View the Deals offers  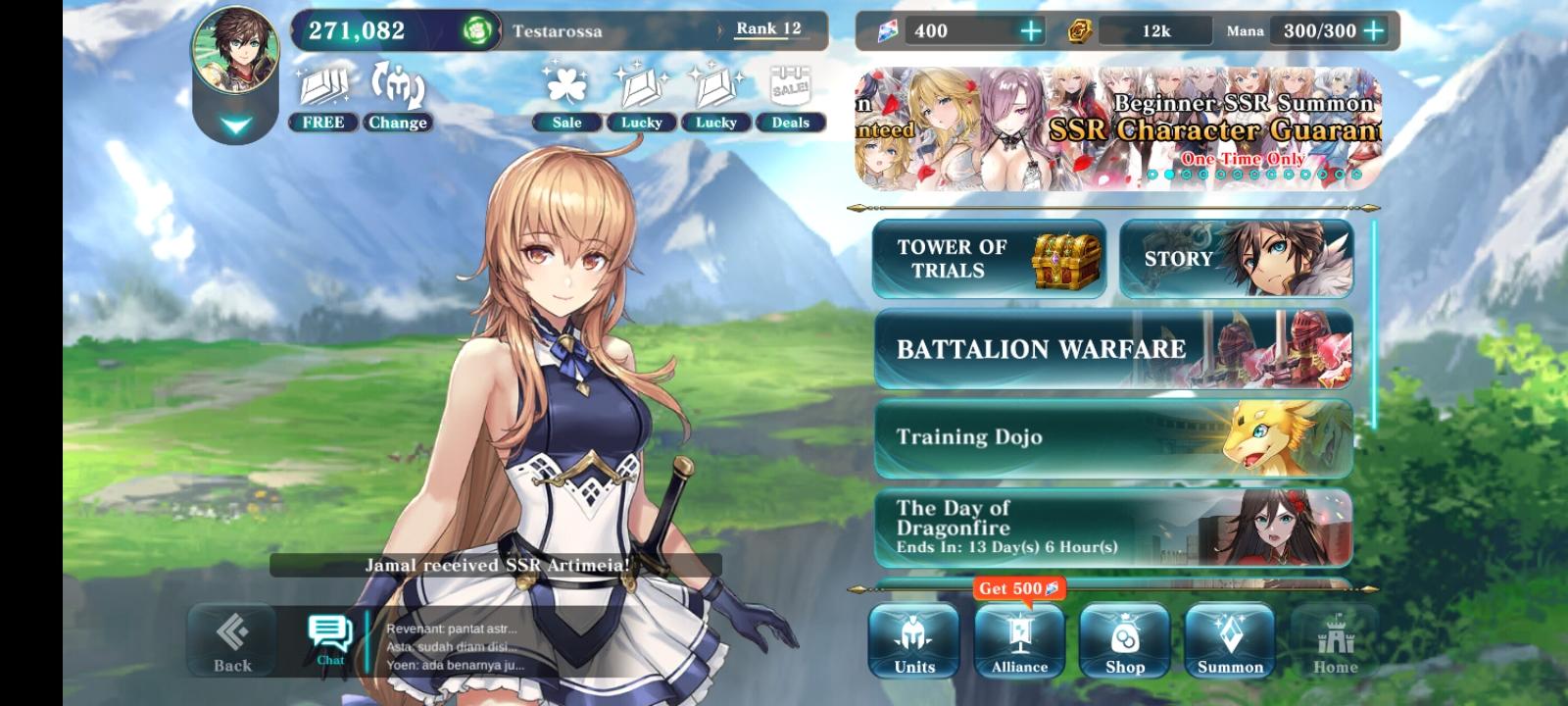coord(790,103)
